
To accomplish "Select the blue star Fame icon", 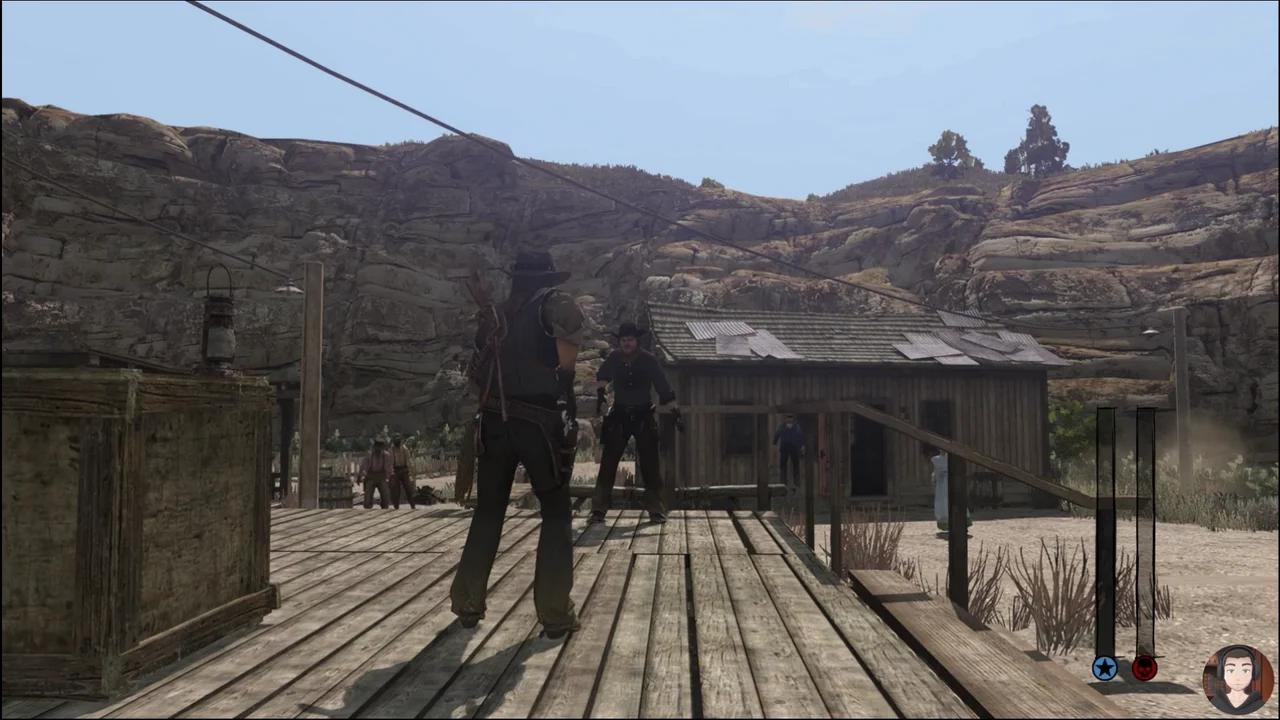I will (1104, 667).
